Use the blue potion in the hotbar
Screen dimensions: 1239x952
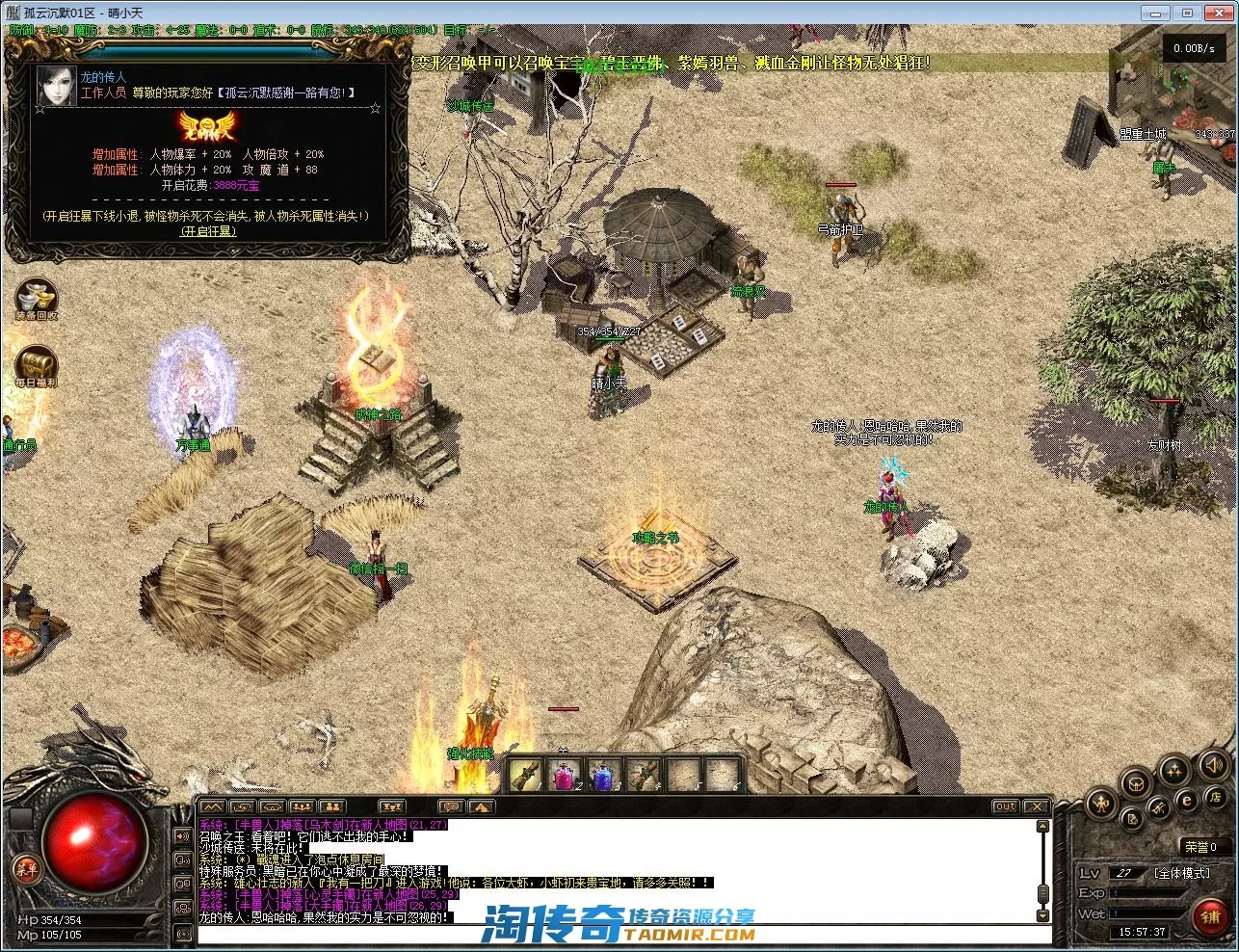602,775
